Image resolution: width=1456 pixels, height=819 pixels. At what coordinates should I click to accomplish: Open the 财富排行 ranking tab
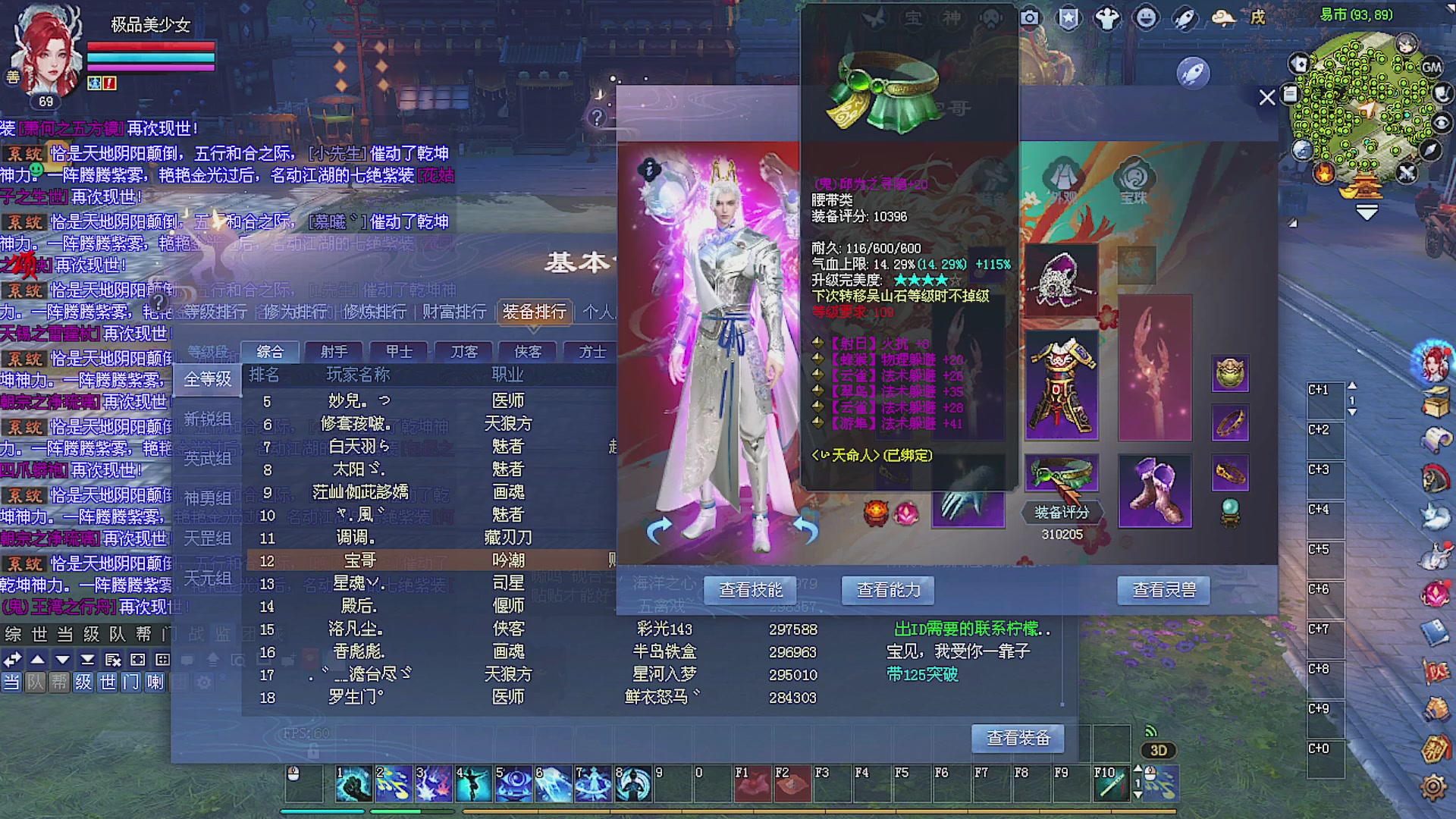[453, 312]
